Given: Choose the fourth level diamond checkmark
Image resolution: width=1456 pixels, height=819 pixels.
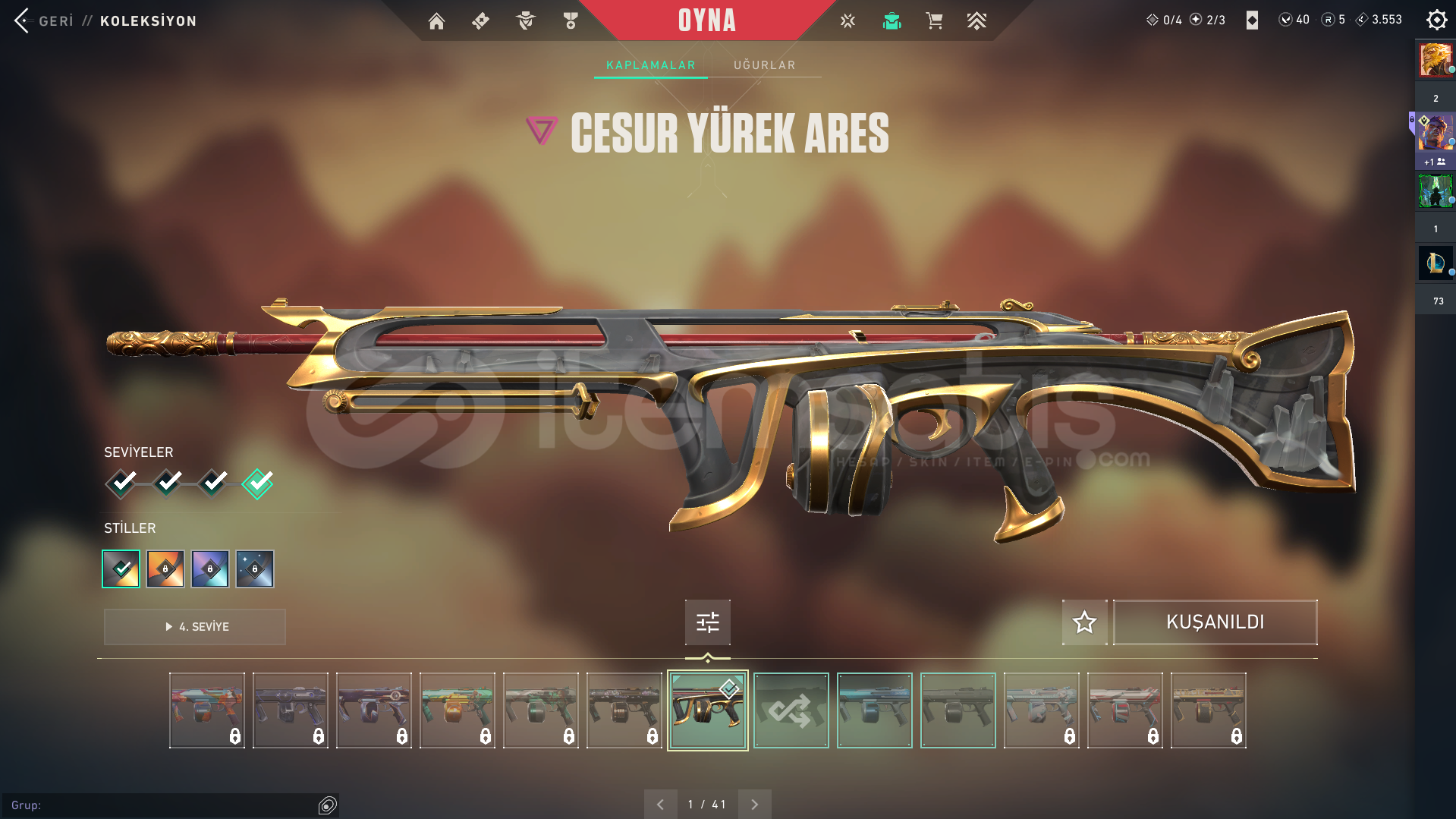Looking at the screenshot, I should click(x=258, y=483).
